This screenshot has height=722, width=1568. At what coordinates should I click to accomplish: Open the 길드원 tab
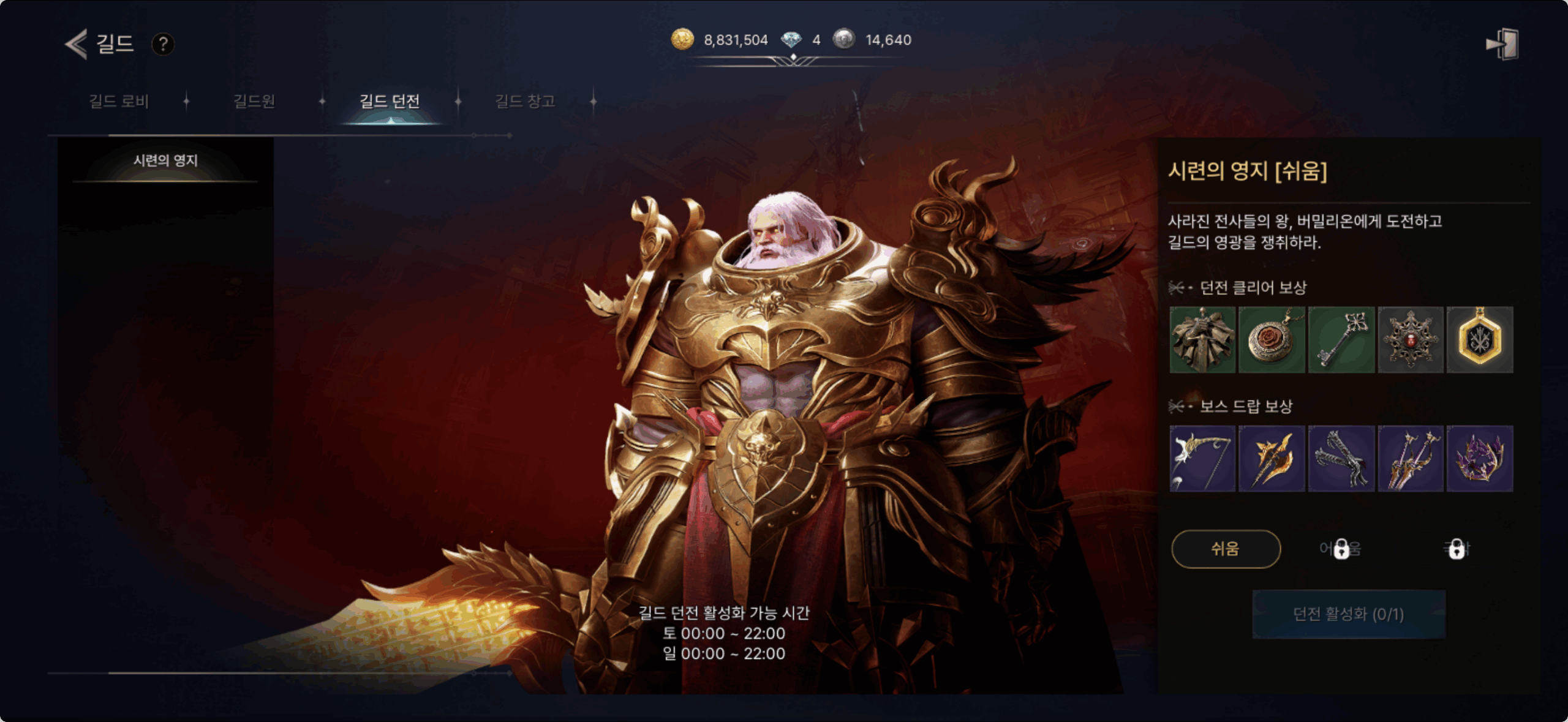pos(254,101)
